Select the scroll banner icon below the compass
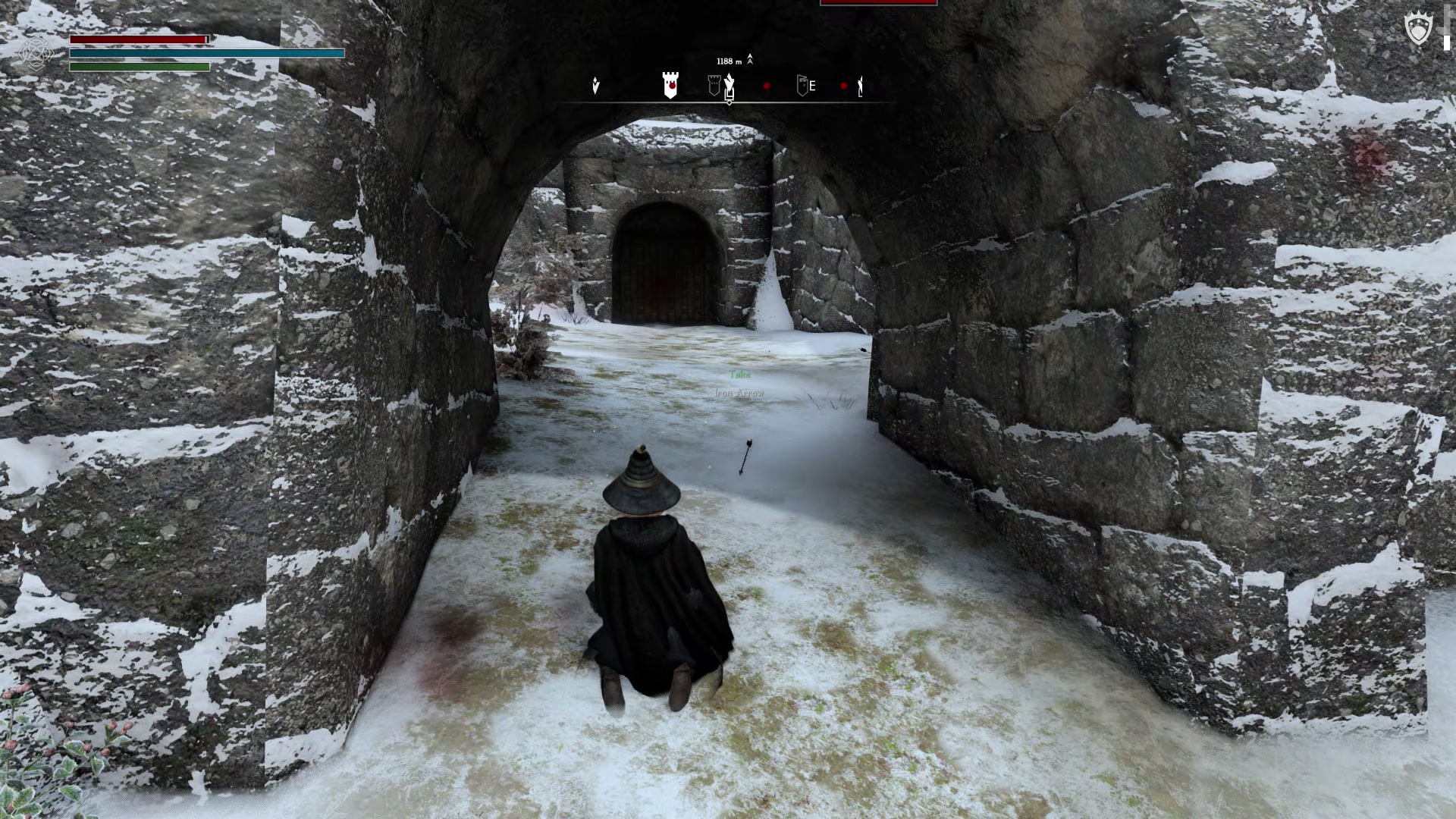Screen dimensions: 1456x819 (730, 94)
